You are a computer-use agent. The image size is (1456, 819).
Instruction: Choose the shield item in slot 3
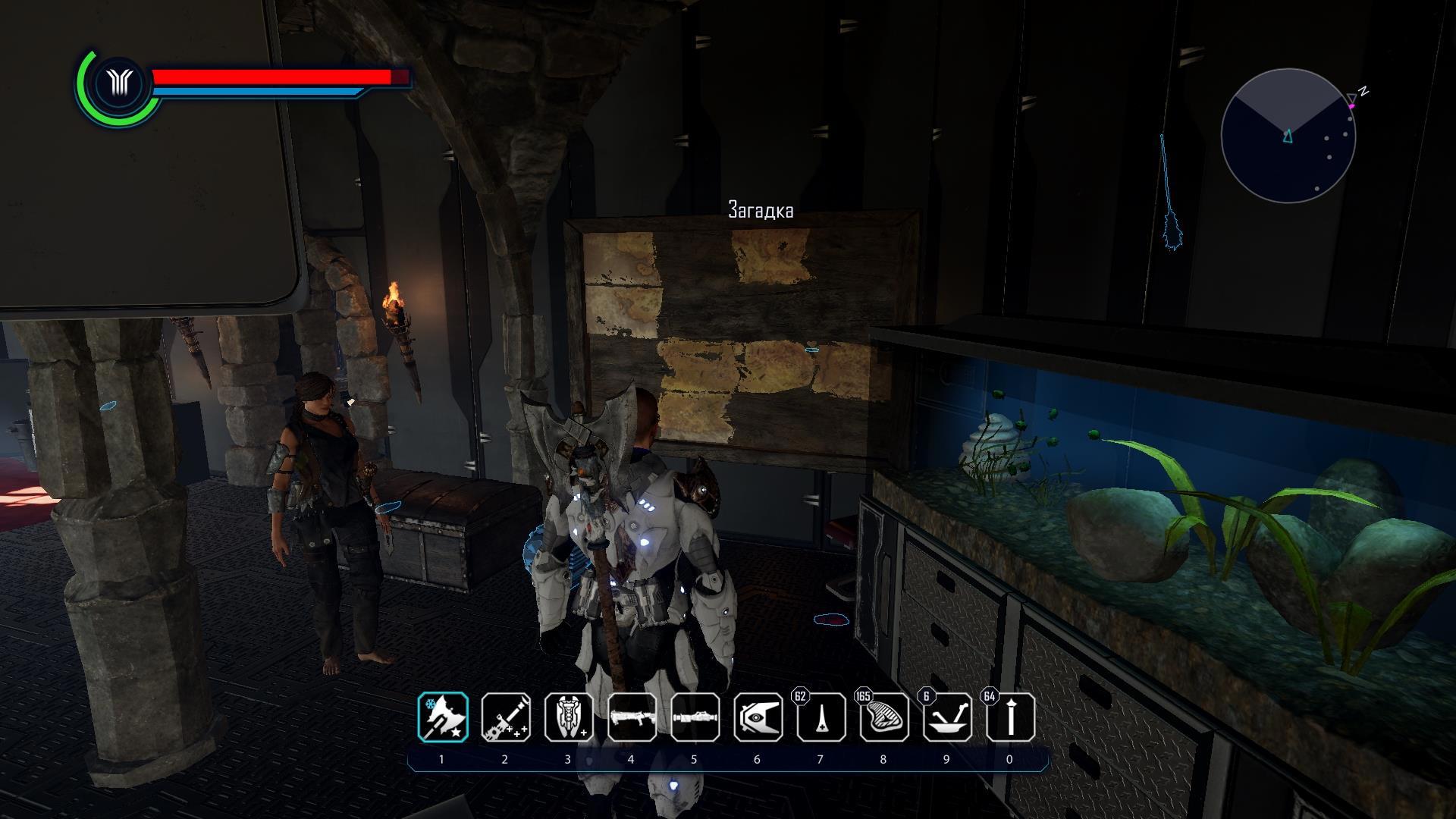pyautogui.click(x=569, y=717)
